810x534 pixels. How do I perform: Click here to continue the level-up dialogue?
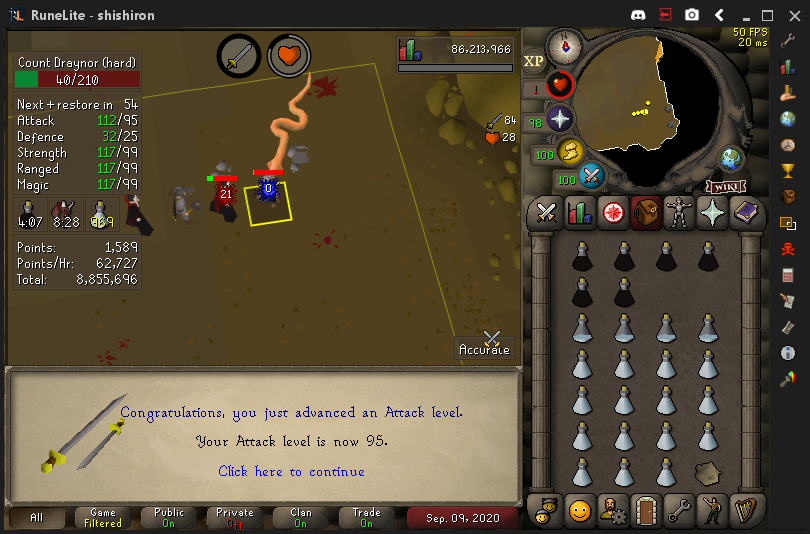[291, 471]
